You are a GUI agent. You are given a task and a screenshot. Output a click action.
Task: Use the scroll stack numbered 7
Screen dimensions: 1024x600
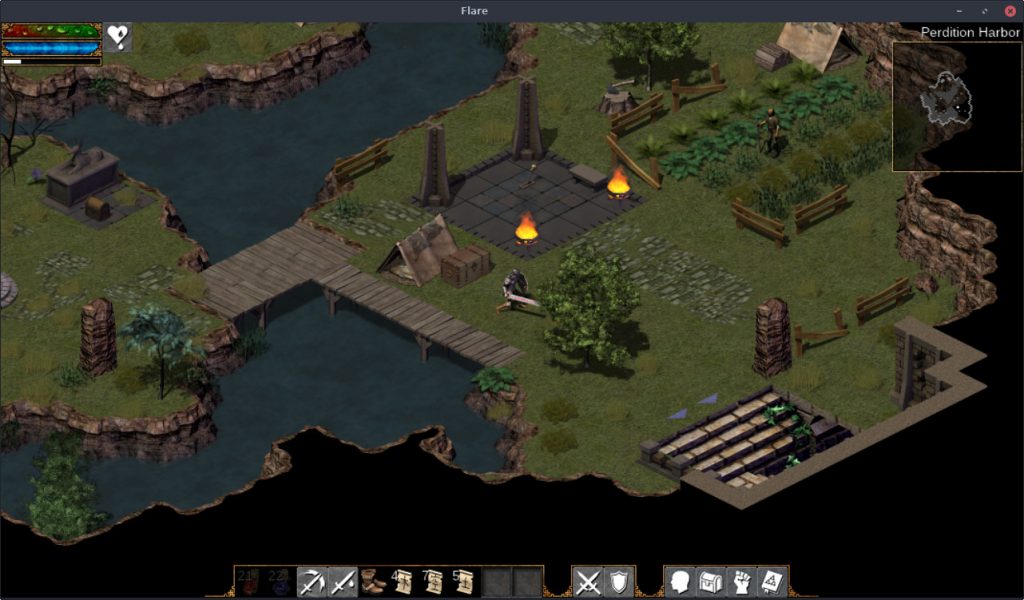point(434,581)
